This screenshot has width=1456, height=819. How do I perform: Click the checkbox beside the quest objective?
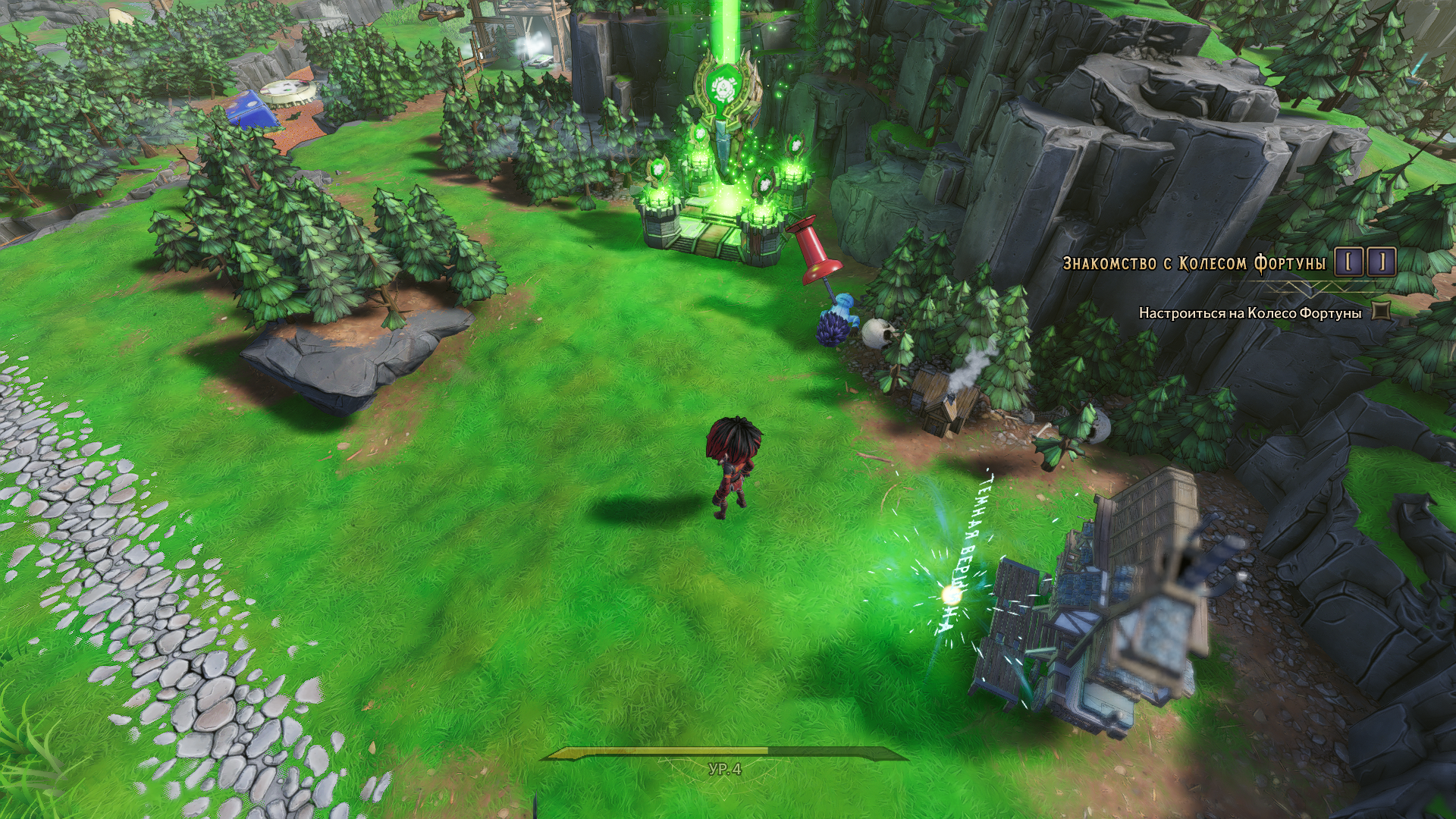(x=1382, y=311)
